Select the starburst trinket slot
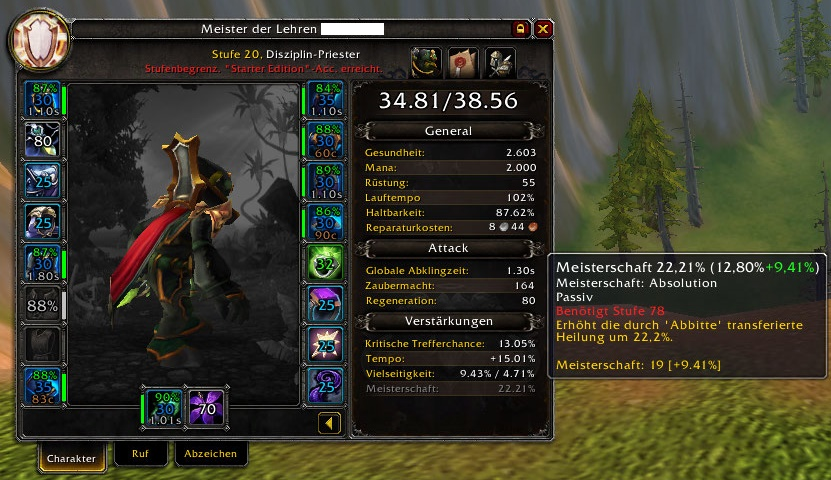The height and width of the screenshot is (480, 831). coord(324,345)
